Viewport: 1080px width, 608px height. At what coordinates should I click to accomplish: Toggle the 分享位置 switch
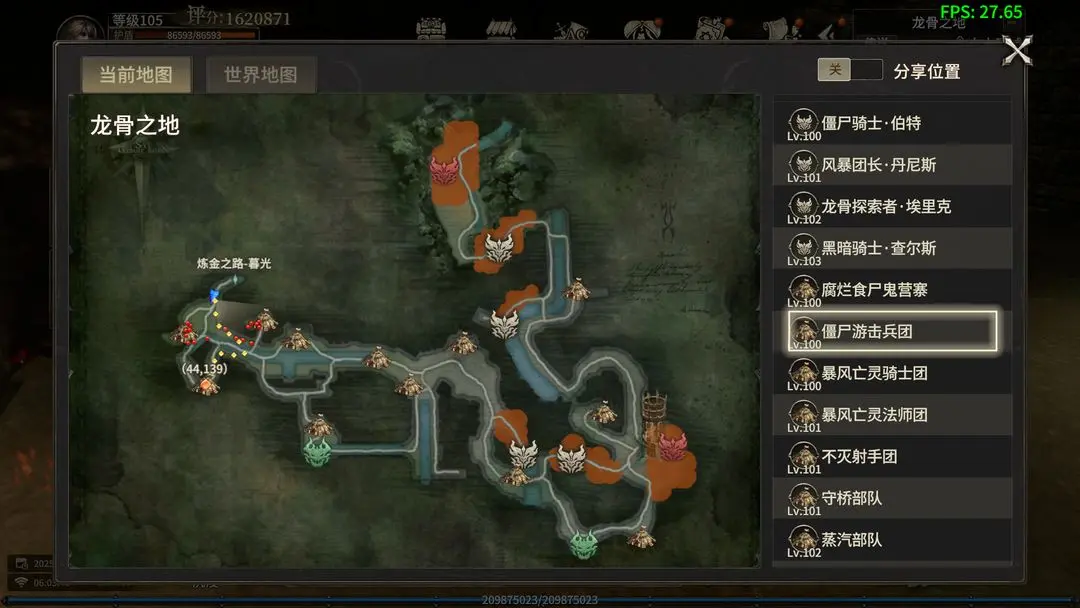tap(849, 70)
